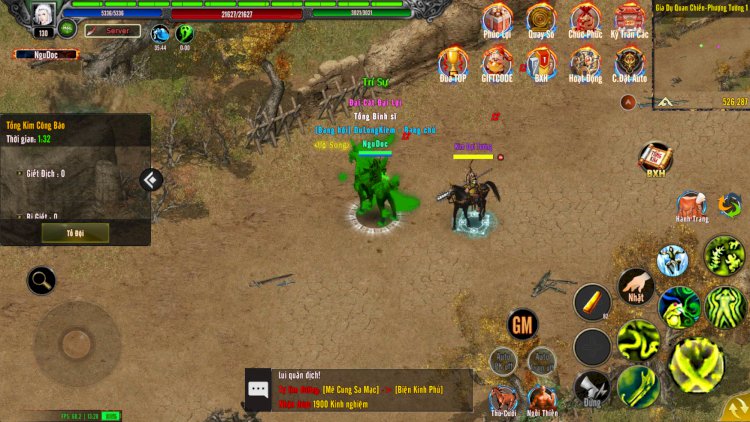Screen dimensions: 750x422
Task: Click the white-haired character portrait
Action: pyautogui.click(x=43, y=15)
